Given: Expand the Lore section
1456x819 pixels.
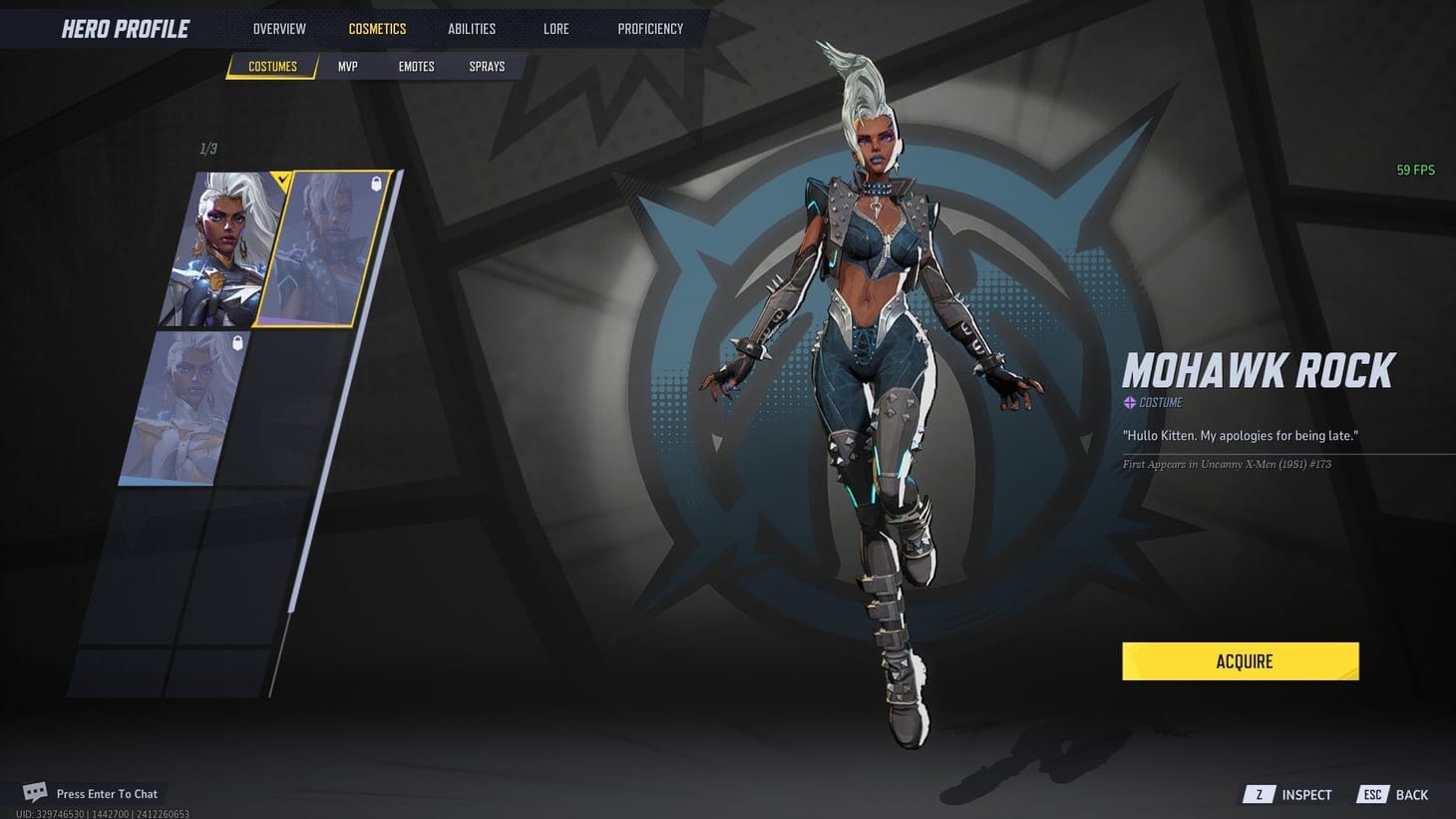Looking at the screenshot, I should (x=555, y=28).
